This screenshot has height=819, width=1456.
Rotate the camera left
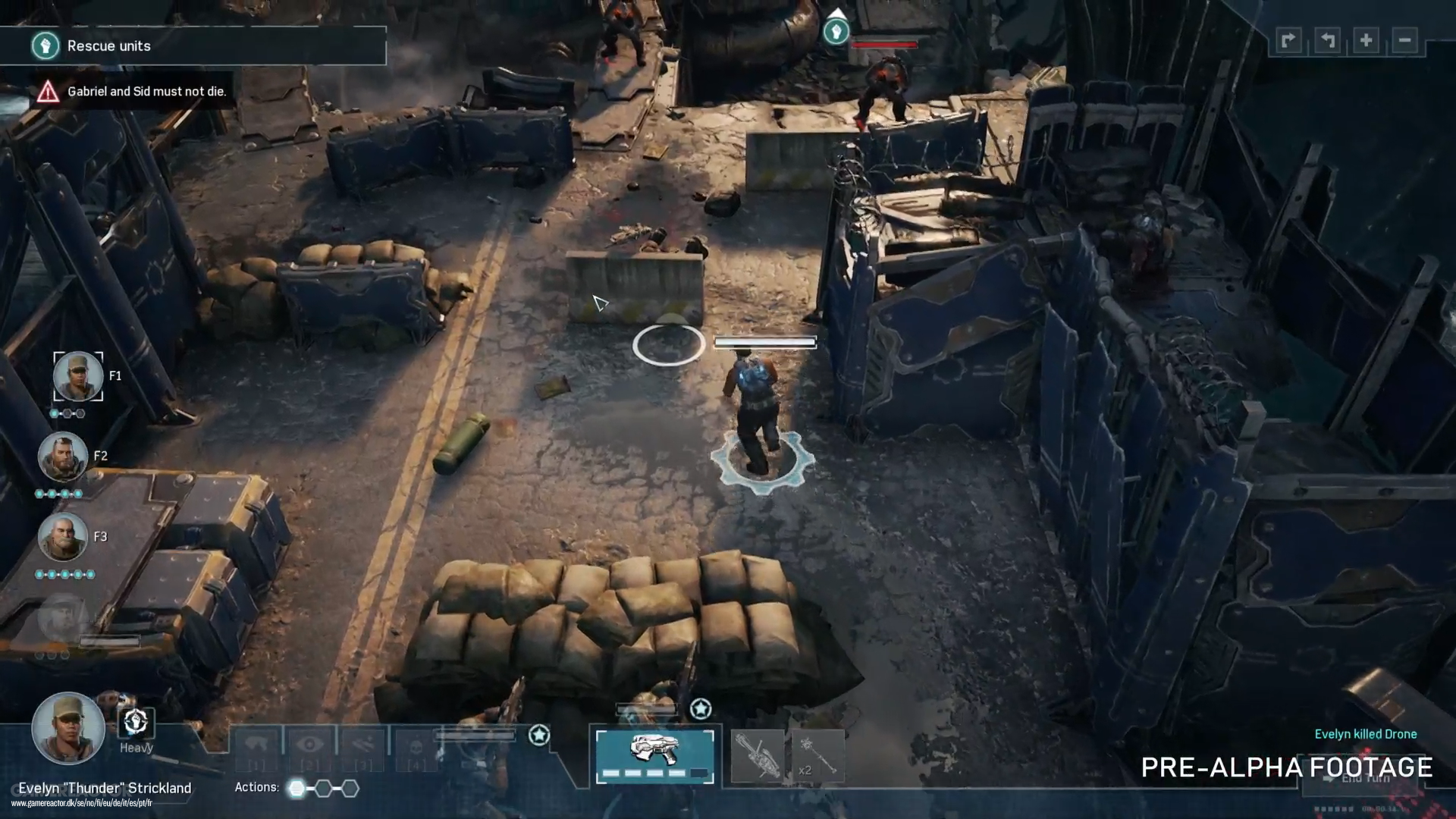point(1326,40)
